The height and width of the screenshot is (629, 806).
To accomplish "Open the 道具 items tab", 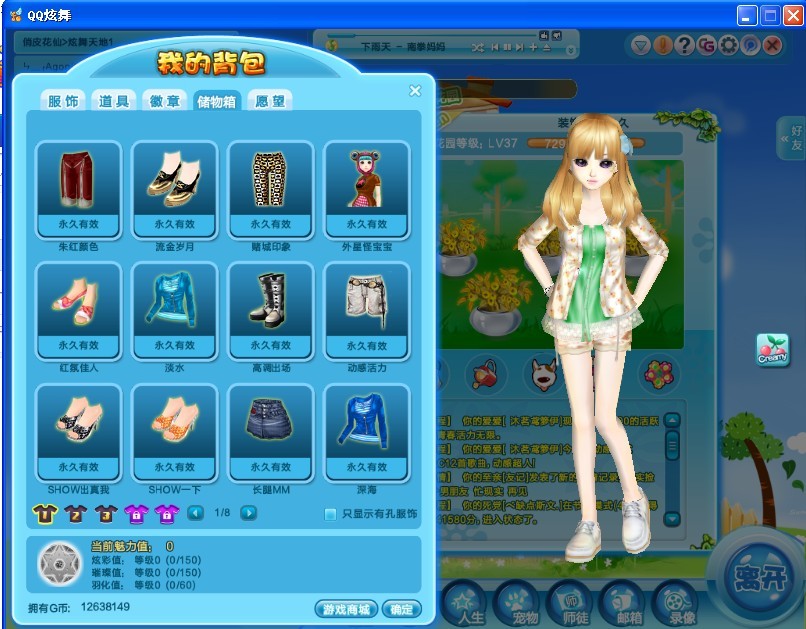I will tap(114, 101).
